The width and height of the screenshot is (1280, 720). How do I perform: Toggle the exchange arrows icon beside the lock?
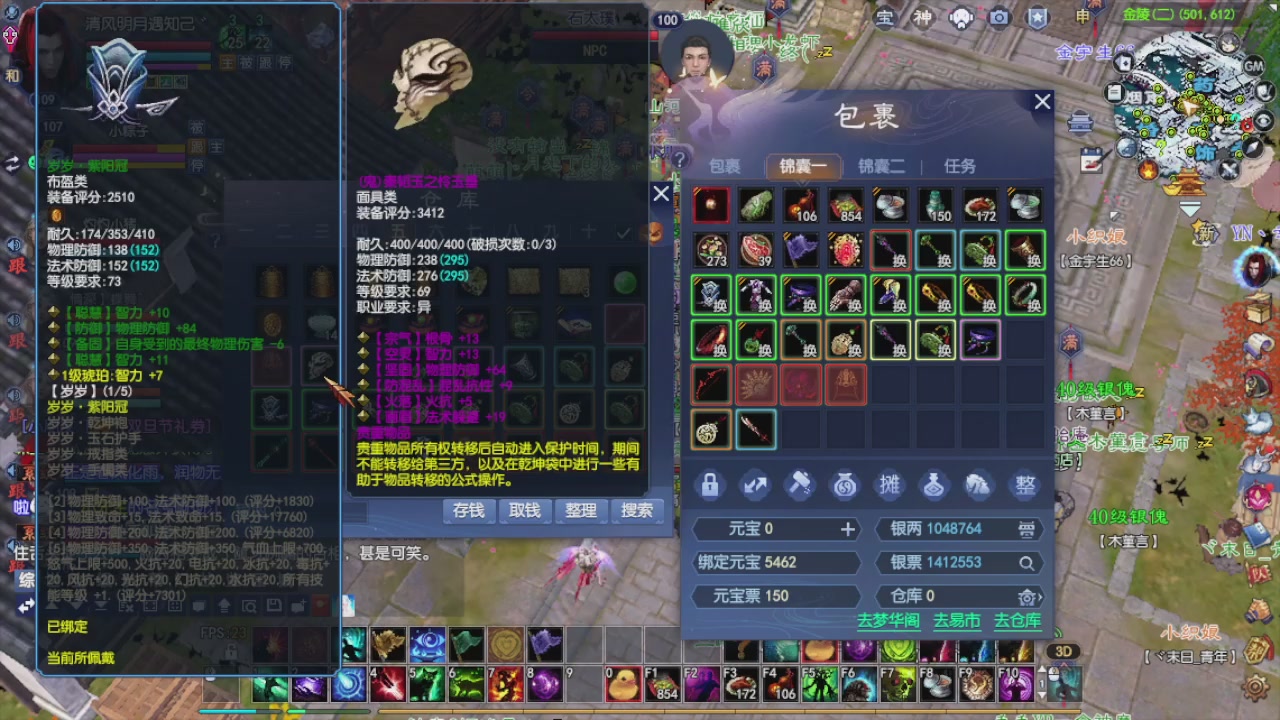[754, 485]
